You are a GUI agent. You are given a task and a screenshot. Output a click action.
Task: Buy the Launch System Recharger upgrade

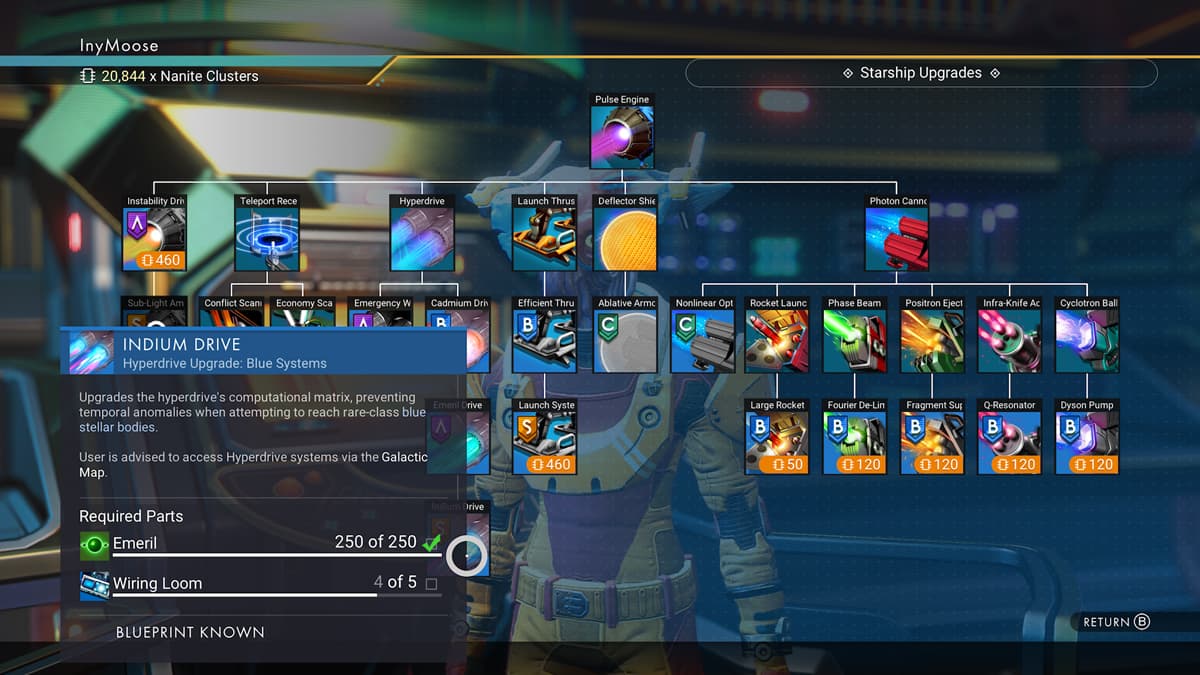[545, 443]
